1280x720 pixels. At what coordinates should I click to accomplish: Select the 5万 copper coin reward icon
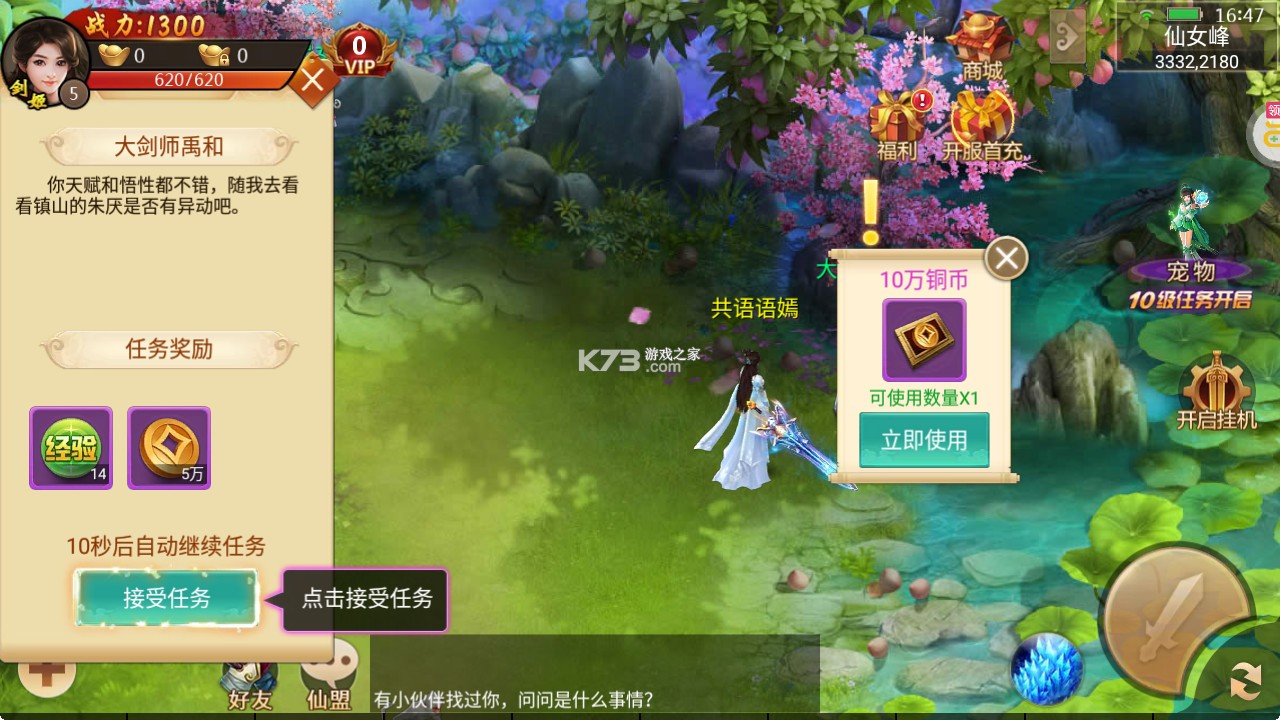point(168,447)
